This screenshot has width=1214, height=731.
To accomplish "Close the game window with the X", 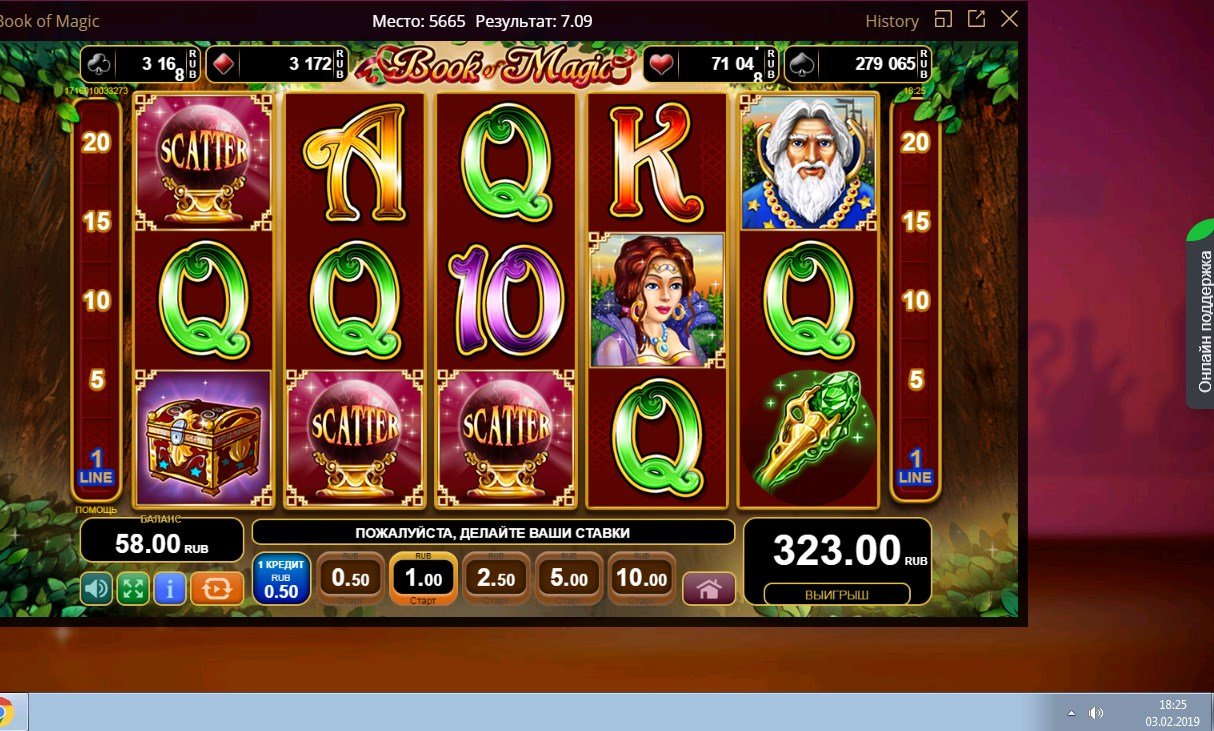I will tap(1009, 19).
